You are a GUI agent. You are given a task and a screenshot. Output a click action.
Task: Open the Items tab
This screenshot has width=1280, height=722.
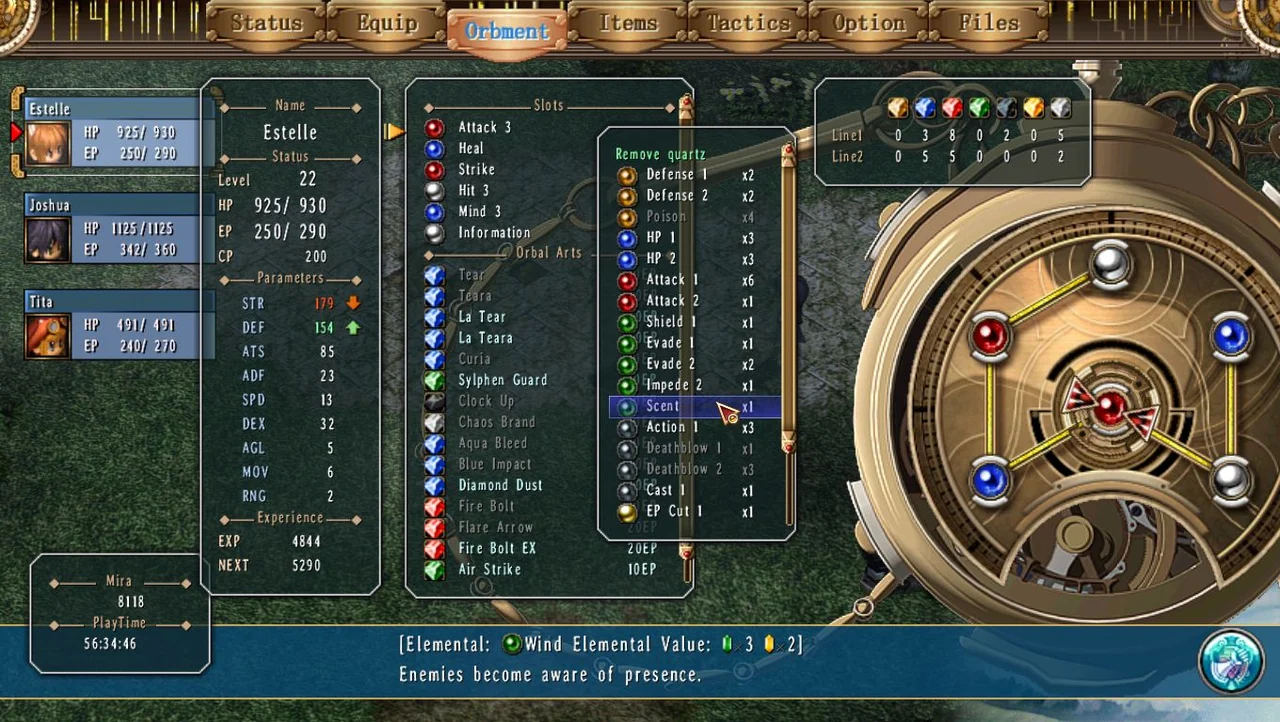point(628,22)
